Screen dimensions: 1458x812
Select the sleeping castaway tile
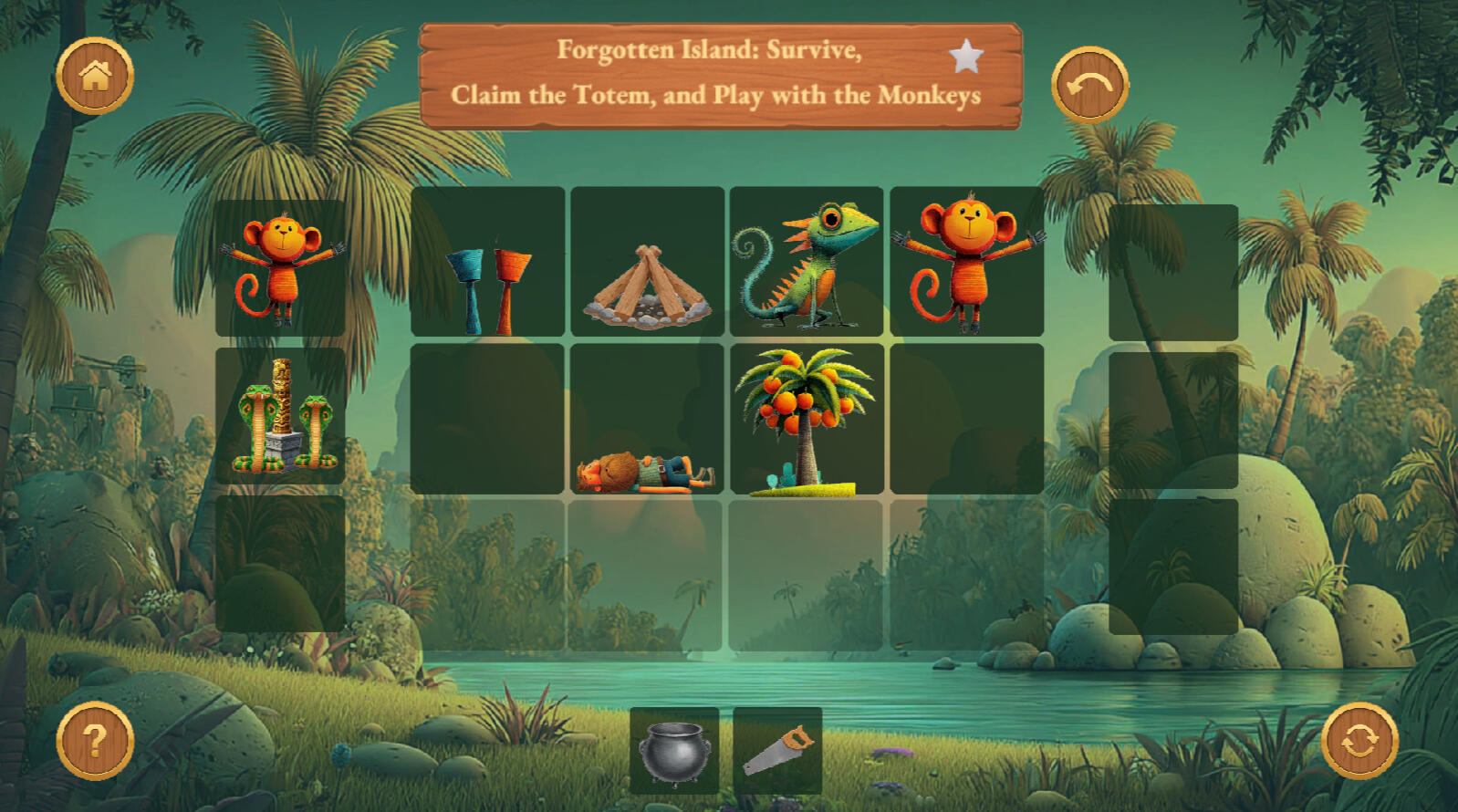[x=647, y=420]
